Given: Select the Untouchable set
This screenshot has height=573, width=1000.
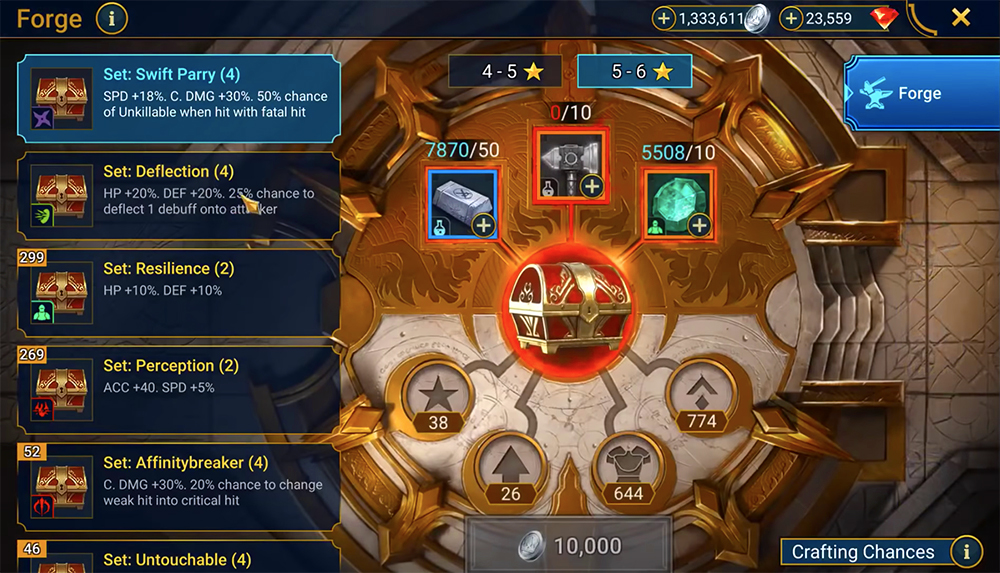Looking at the screenshot, I should point(178,557).
